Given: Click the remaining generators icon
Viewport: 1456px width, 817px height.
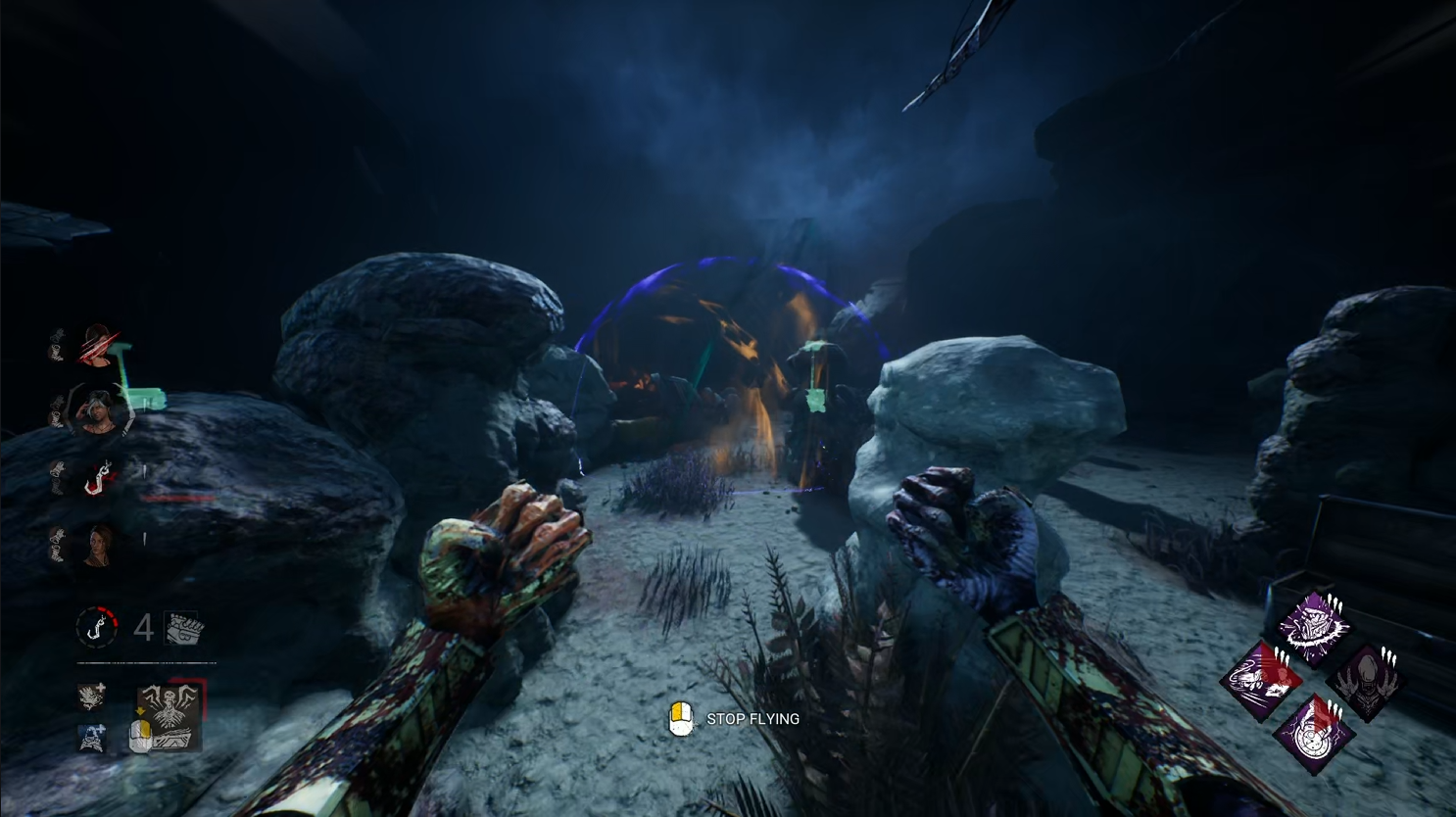Looking at the screenshot, I should [x=184, y=627].
